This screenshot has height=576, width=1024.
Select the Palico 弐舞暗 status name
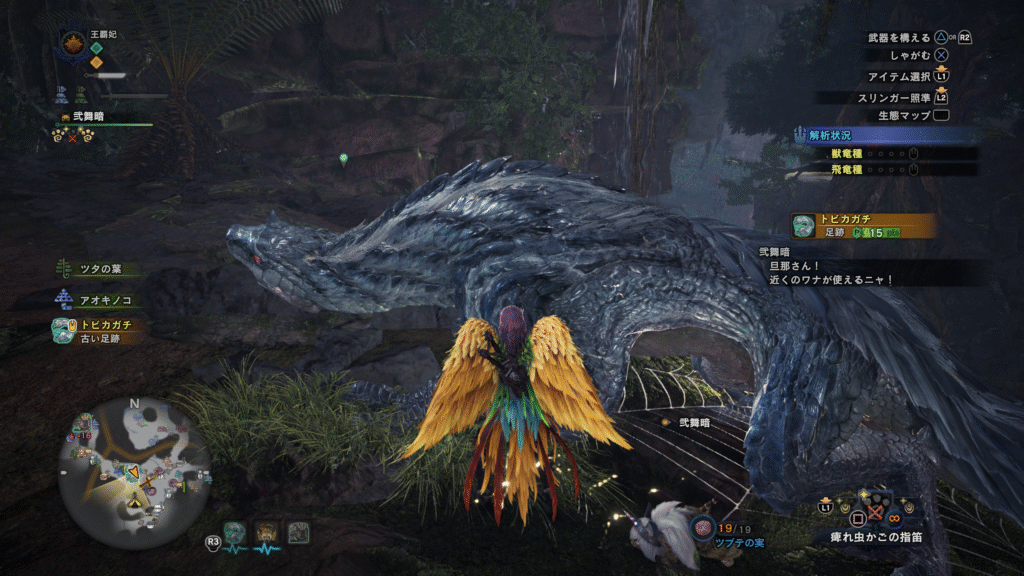click(x=87, y=117)
